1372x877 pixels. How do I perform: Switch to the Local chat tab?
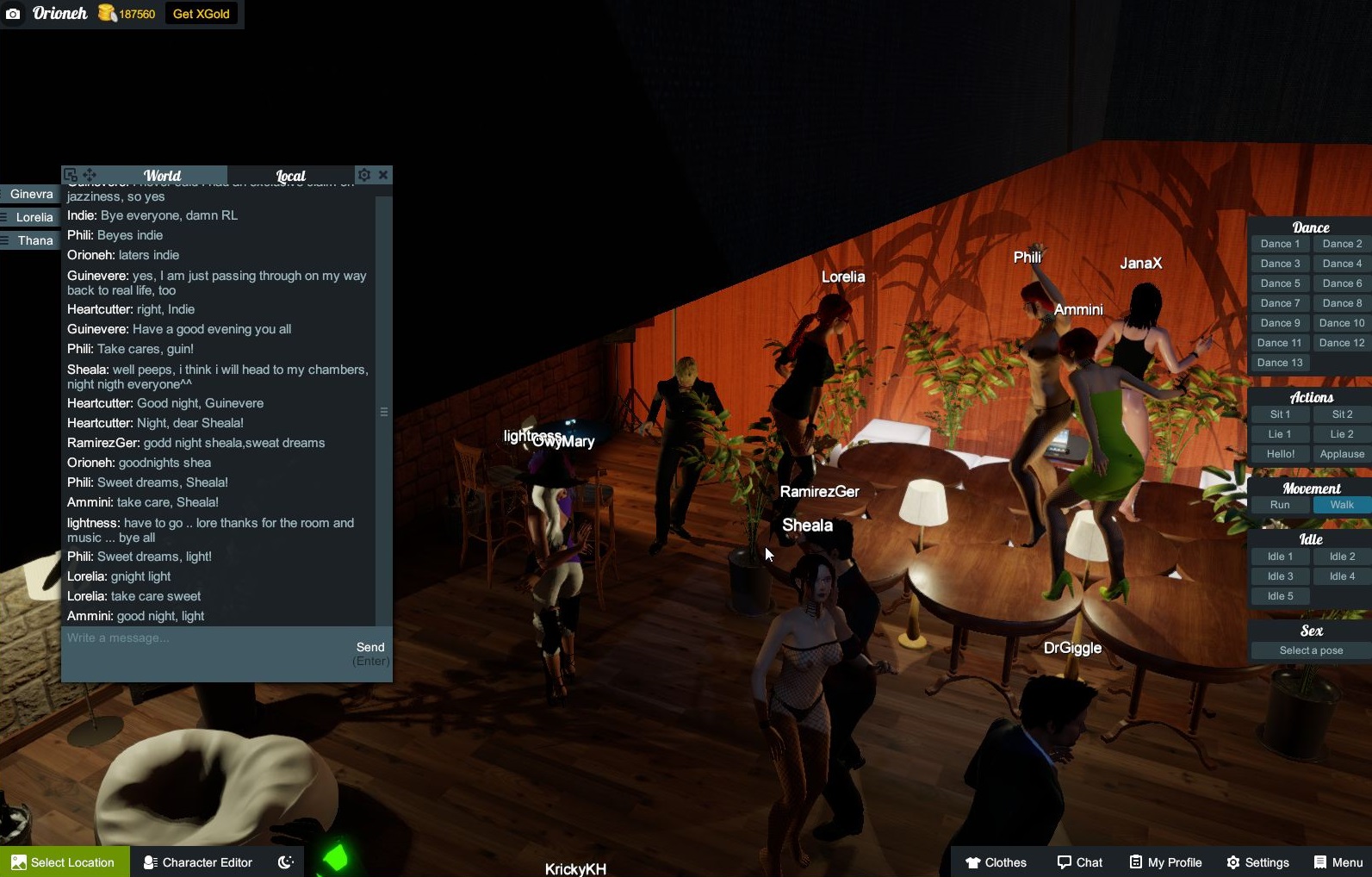tap(290, 176)
